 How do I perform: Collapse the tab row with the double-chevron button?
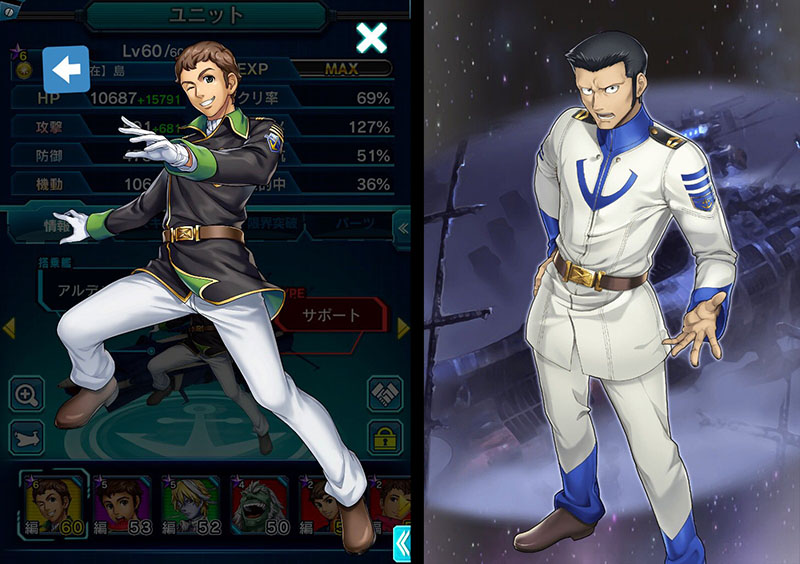pyautogui.click(x=402, y=227)
